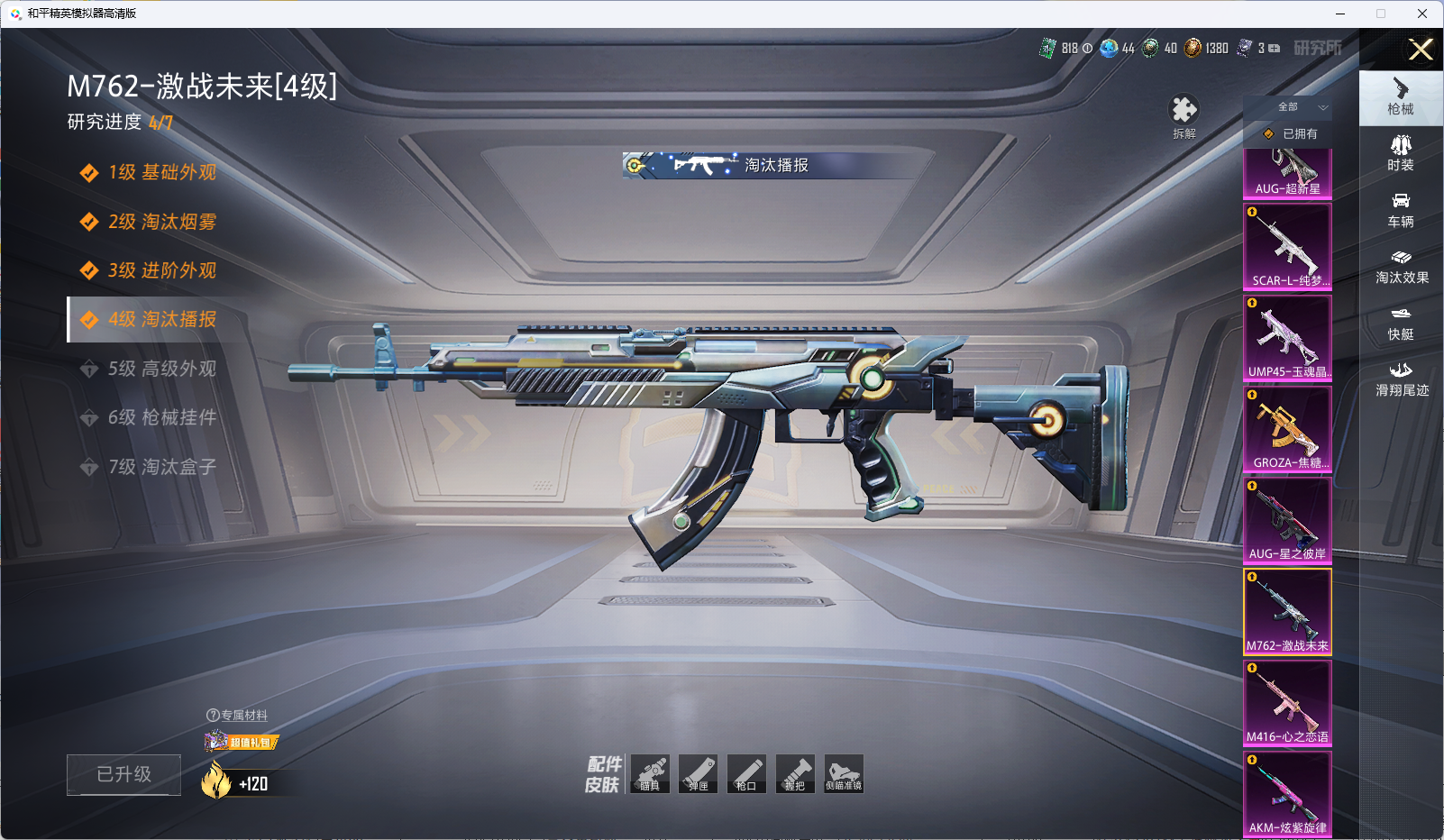Screen dimensions: 1444x840
Task: Click the 拆解 dismantle puzzle icon
Action: [1184, 112]
